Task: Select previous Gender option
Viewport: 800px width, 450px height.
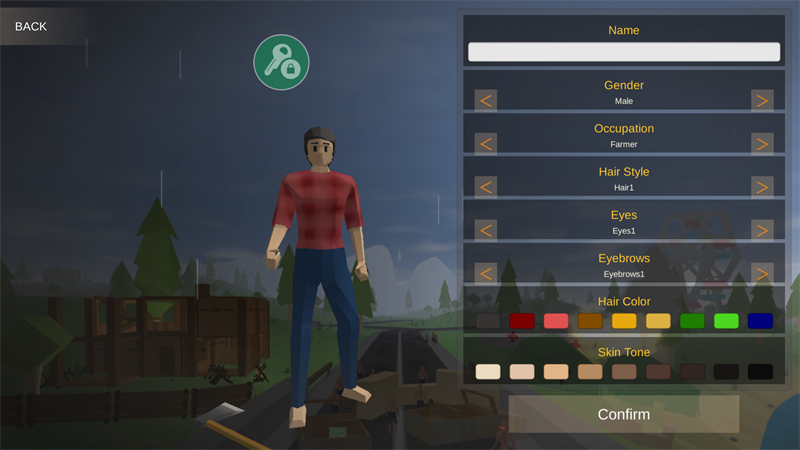Action: coord(486,100)
